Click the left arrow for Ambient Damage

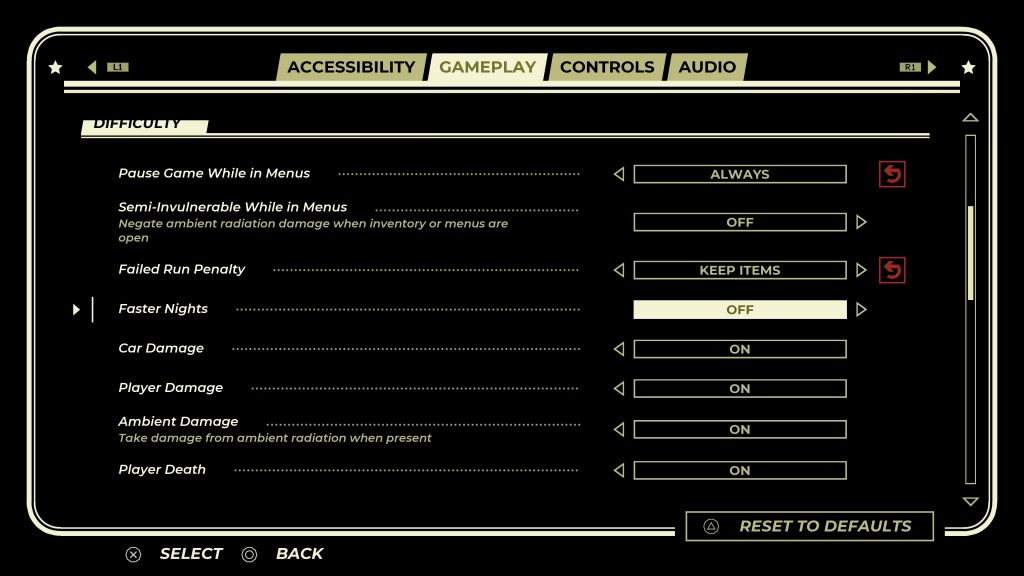(x=618, y=429)
